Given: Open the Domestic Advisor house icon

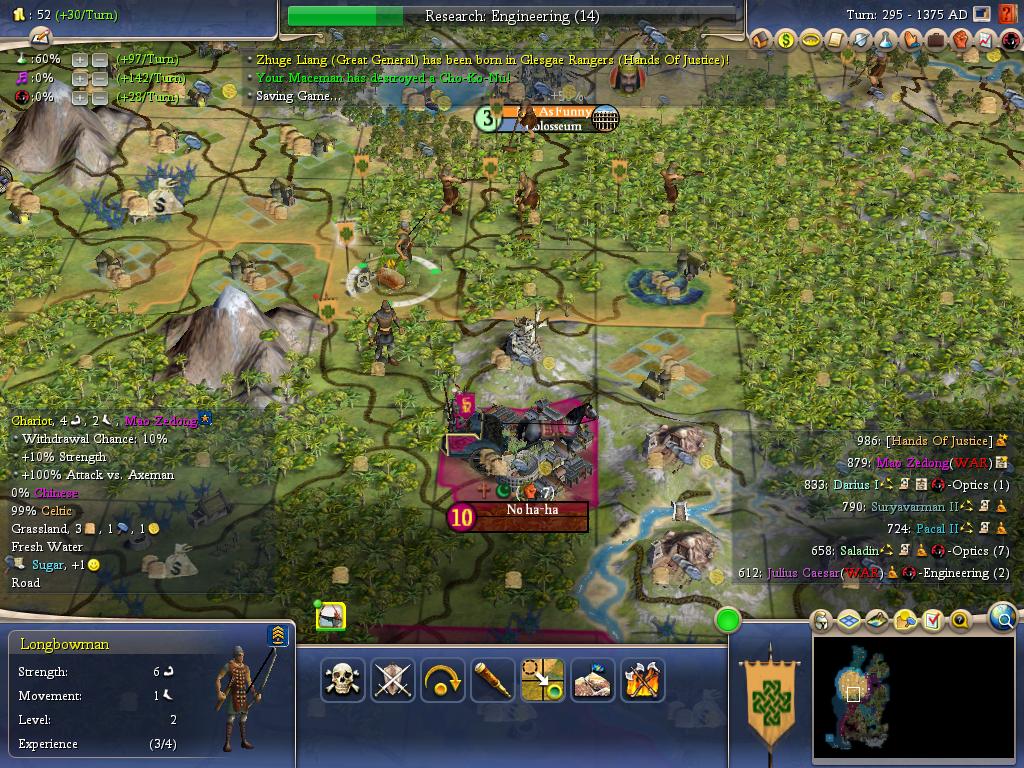Looking at the screenshot, I should coord(761,40).
